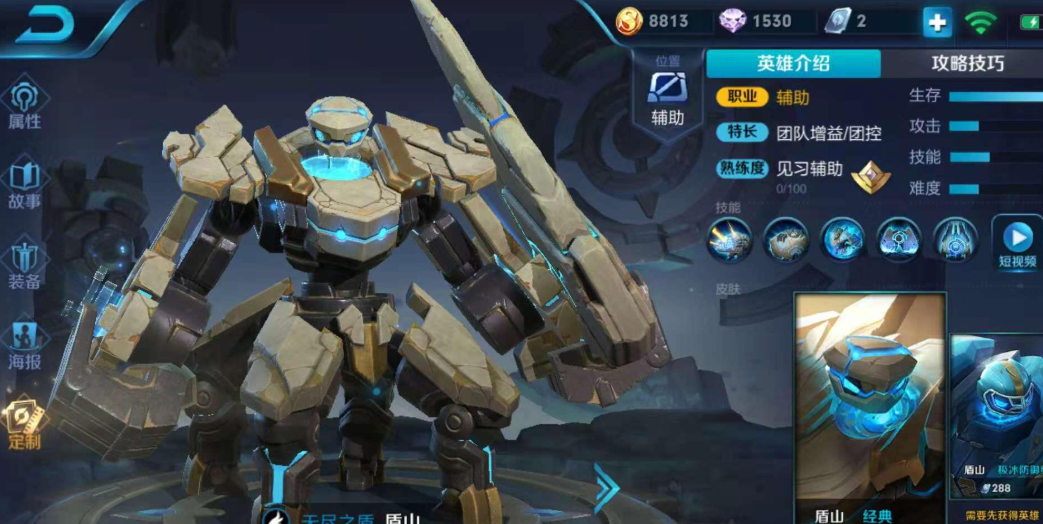Tap the blue plus button to add currency
The width and height of the screenshot is (1043, 524).
click(936, 21)
